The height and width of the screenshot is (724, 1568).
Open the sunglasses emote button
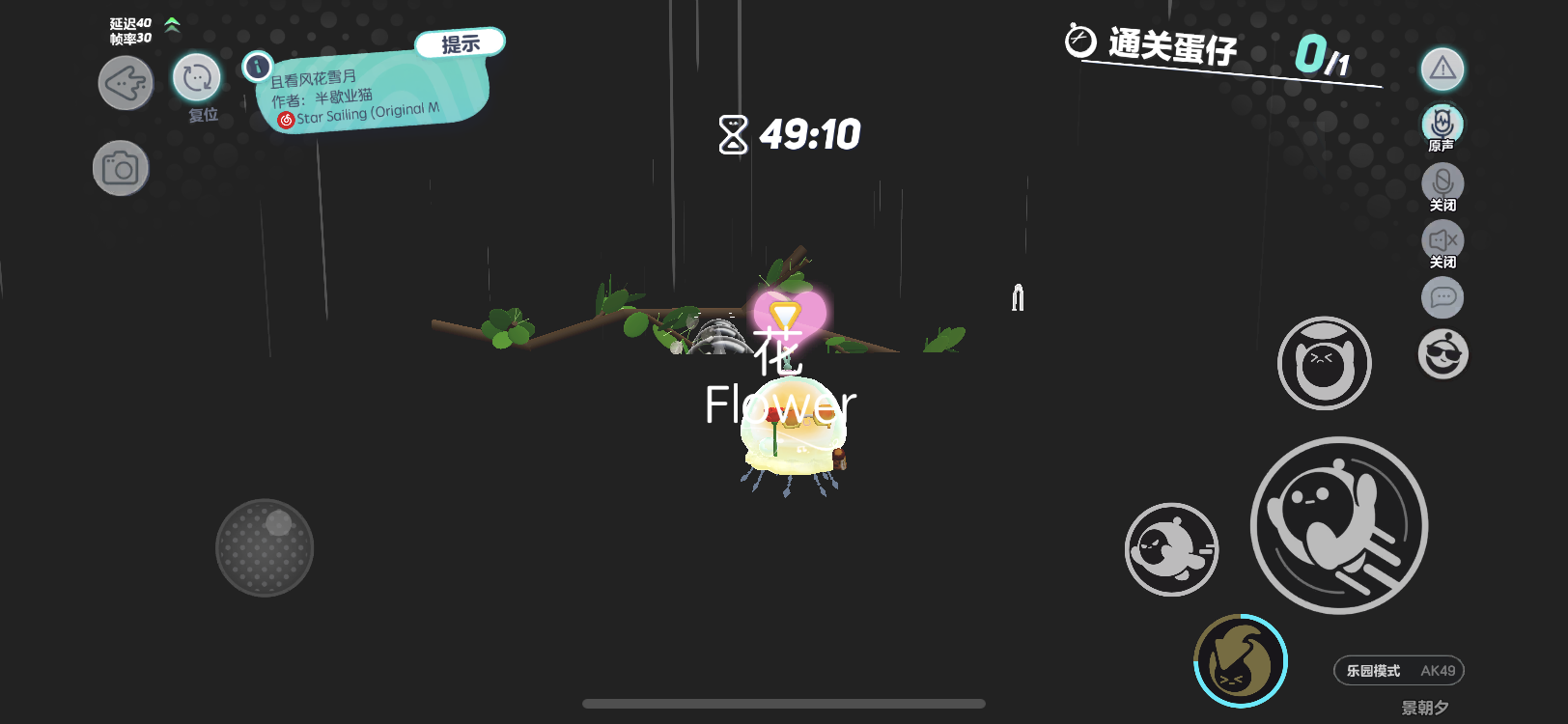[x=1442, y=354]
